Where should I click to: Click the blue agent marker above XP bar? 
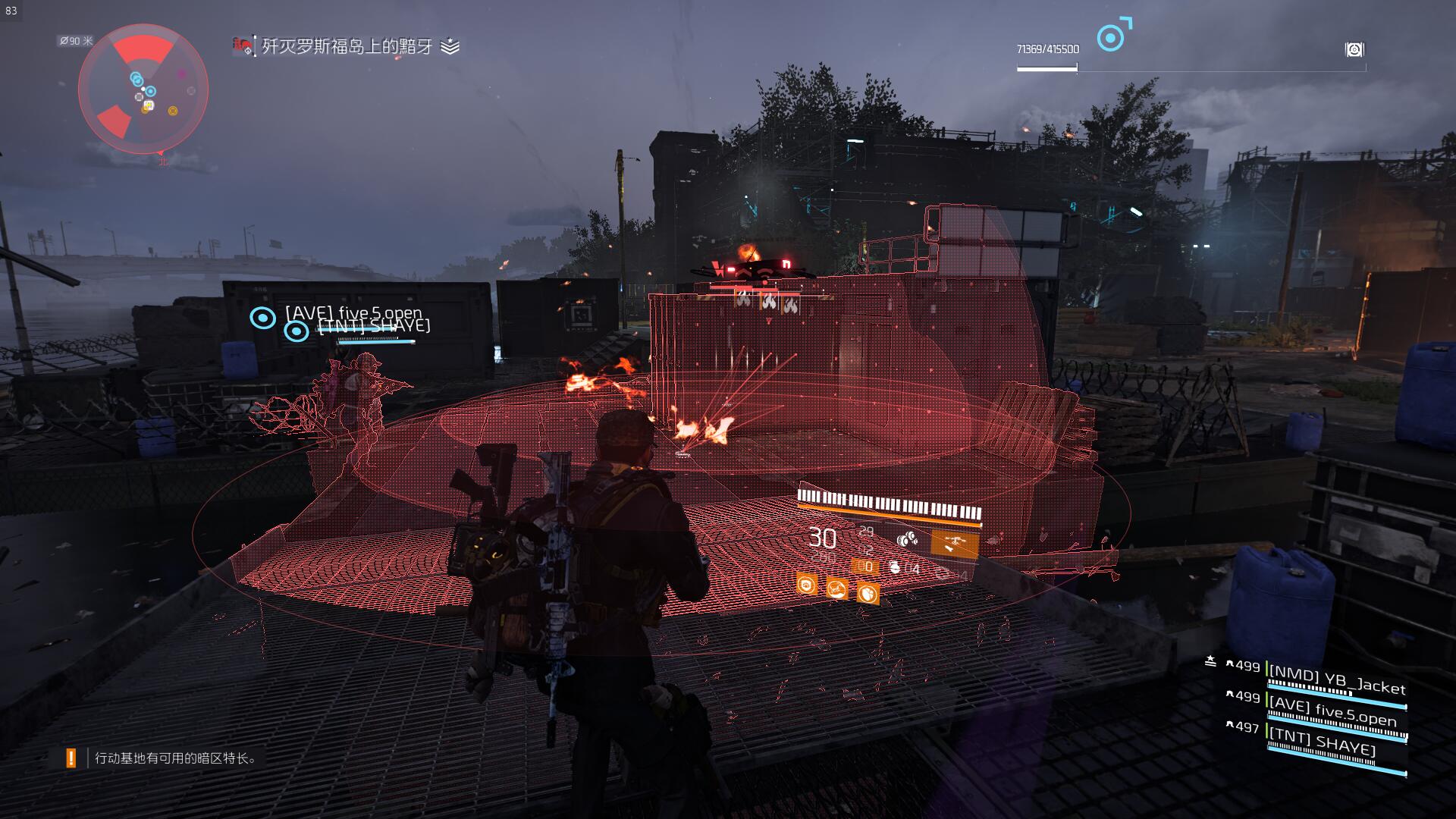tap(1112, 36)
